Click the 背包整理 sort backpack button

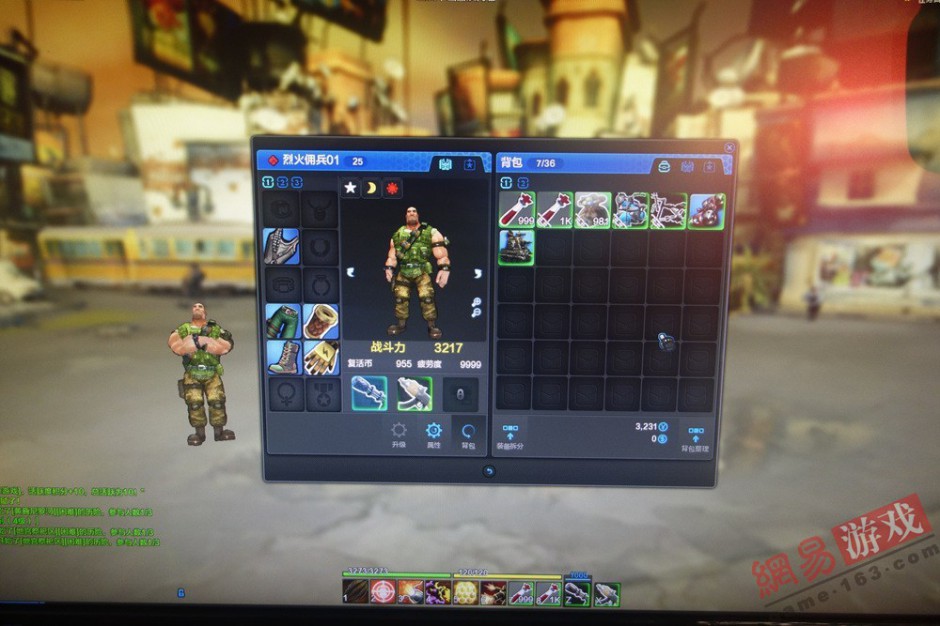click(695, 436)
